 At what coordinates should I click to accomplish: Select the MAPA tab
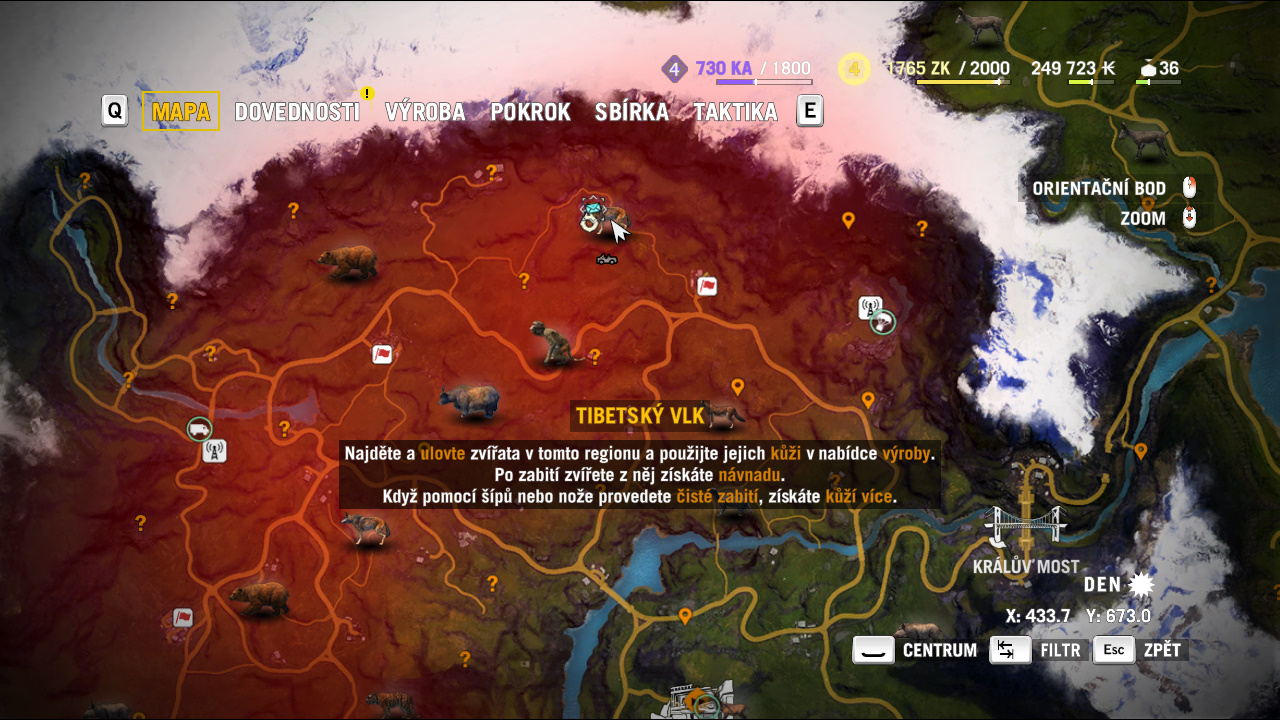180,112
